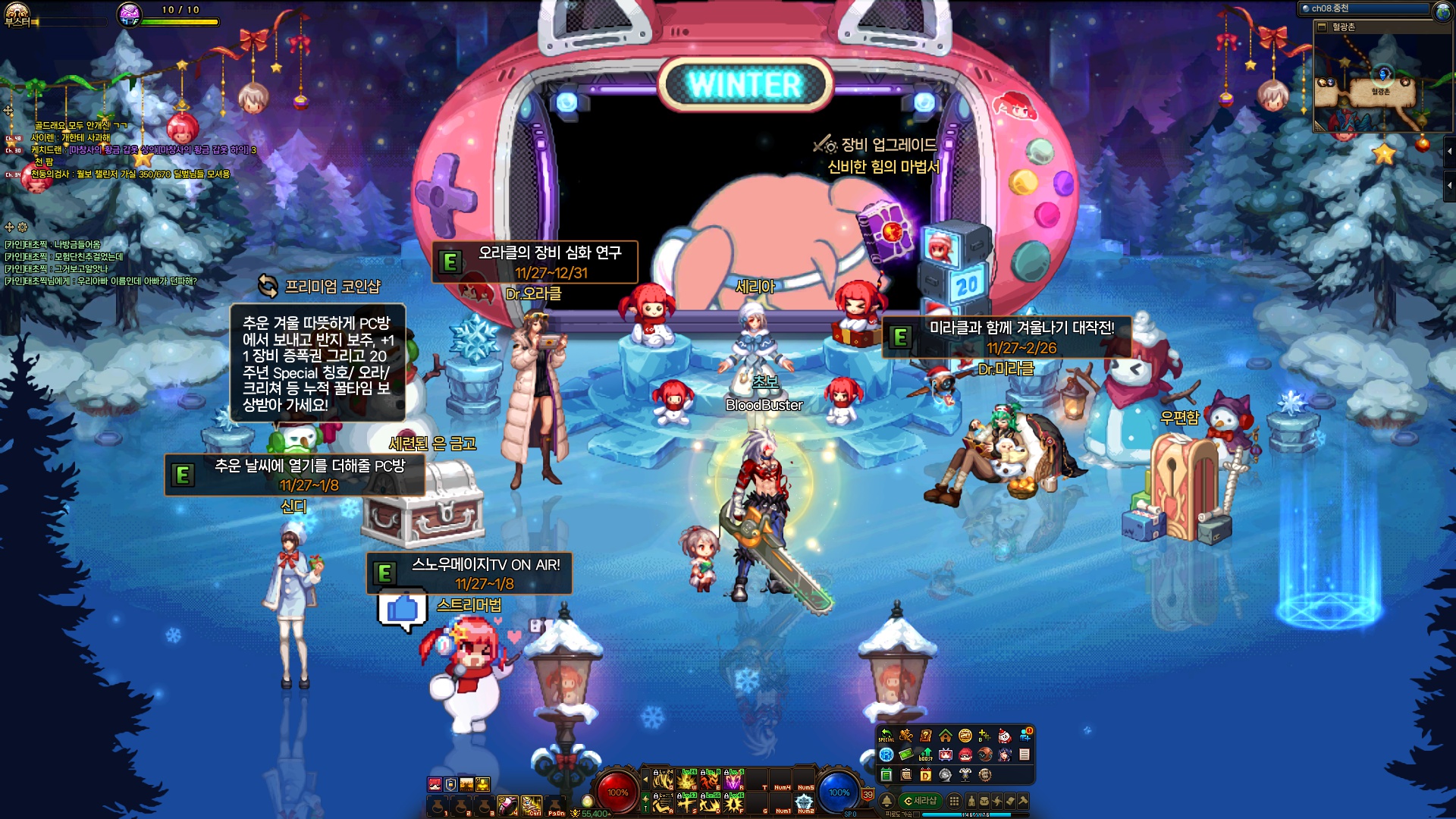Activate the ice crystal skill on Num2
Screen dimensions: 1456x819
point(805,802)
